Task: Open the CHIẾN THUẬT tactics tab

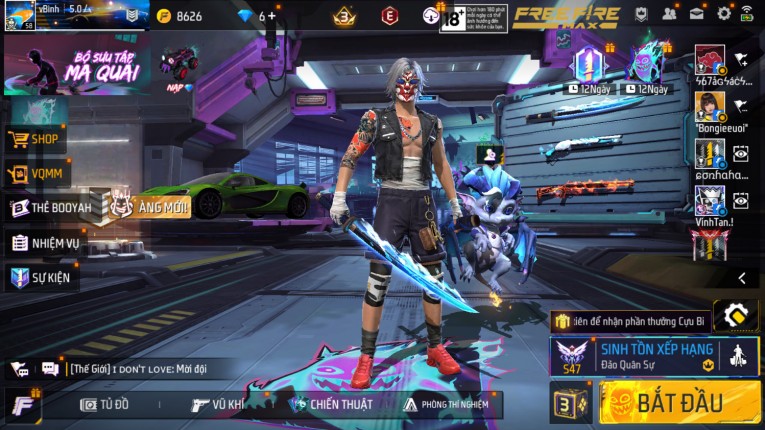Action: point(330,404)
